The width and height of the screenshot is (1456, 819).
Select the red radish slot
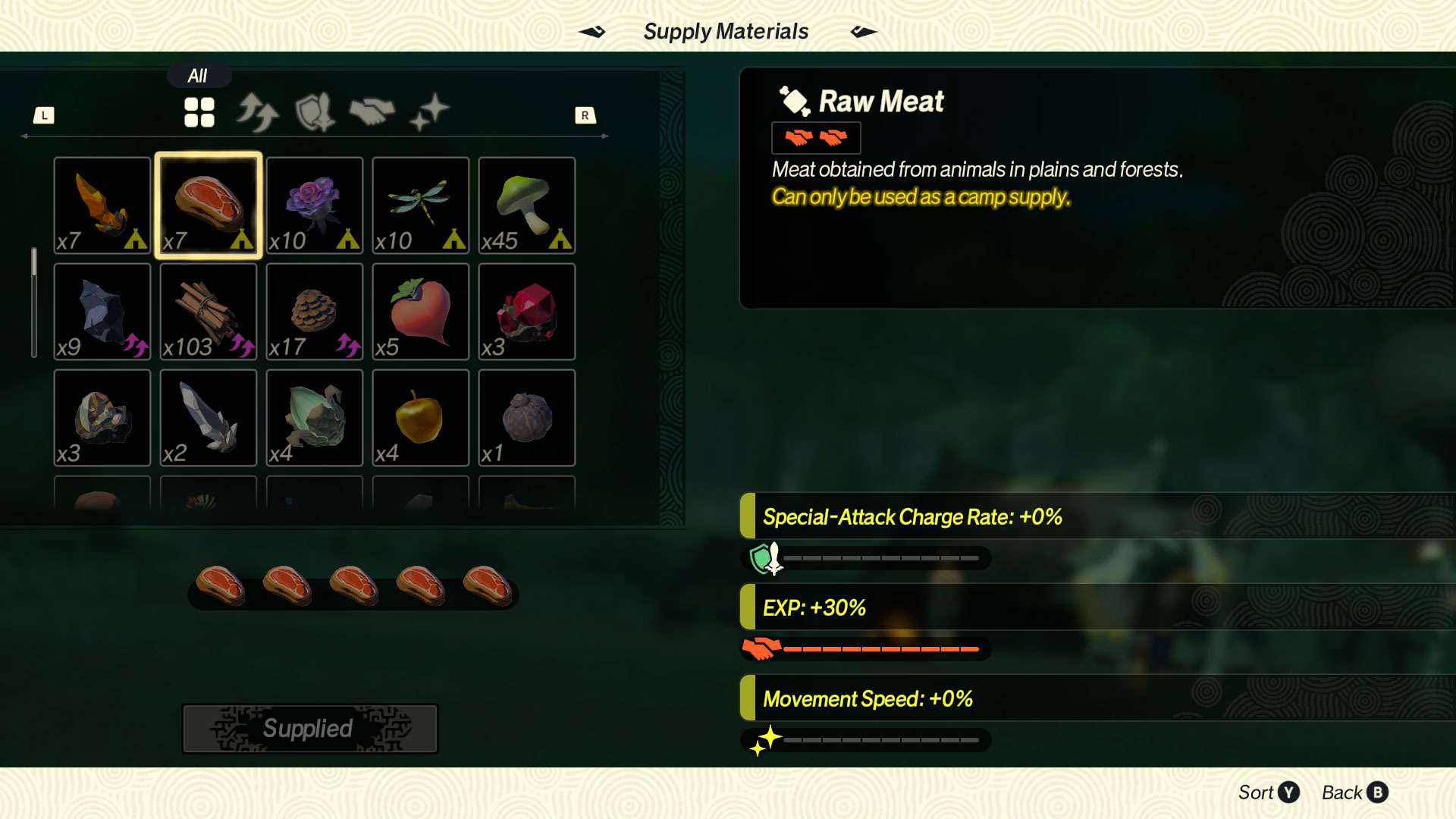click(421, 312)
